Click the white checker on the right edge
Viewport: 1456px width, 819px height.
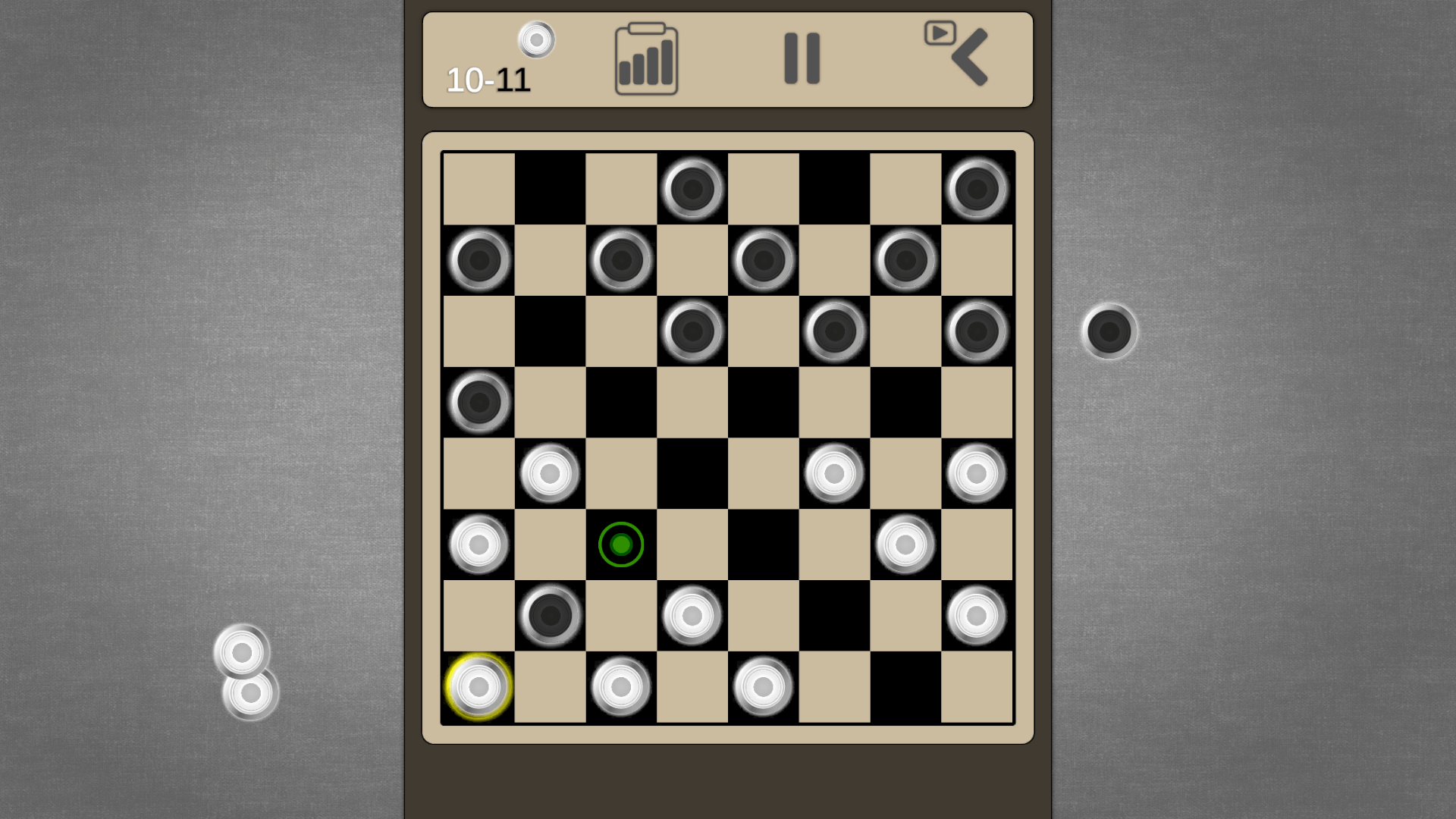[x=977, y=472]
